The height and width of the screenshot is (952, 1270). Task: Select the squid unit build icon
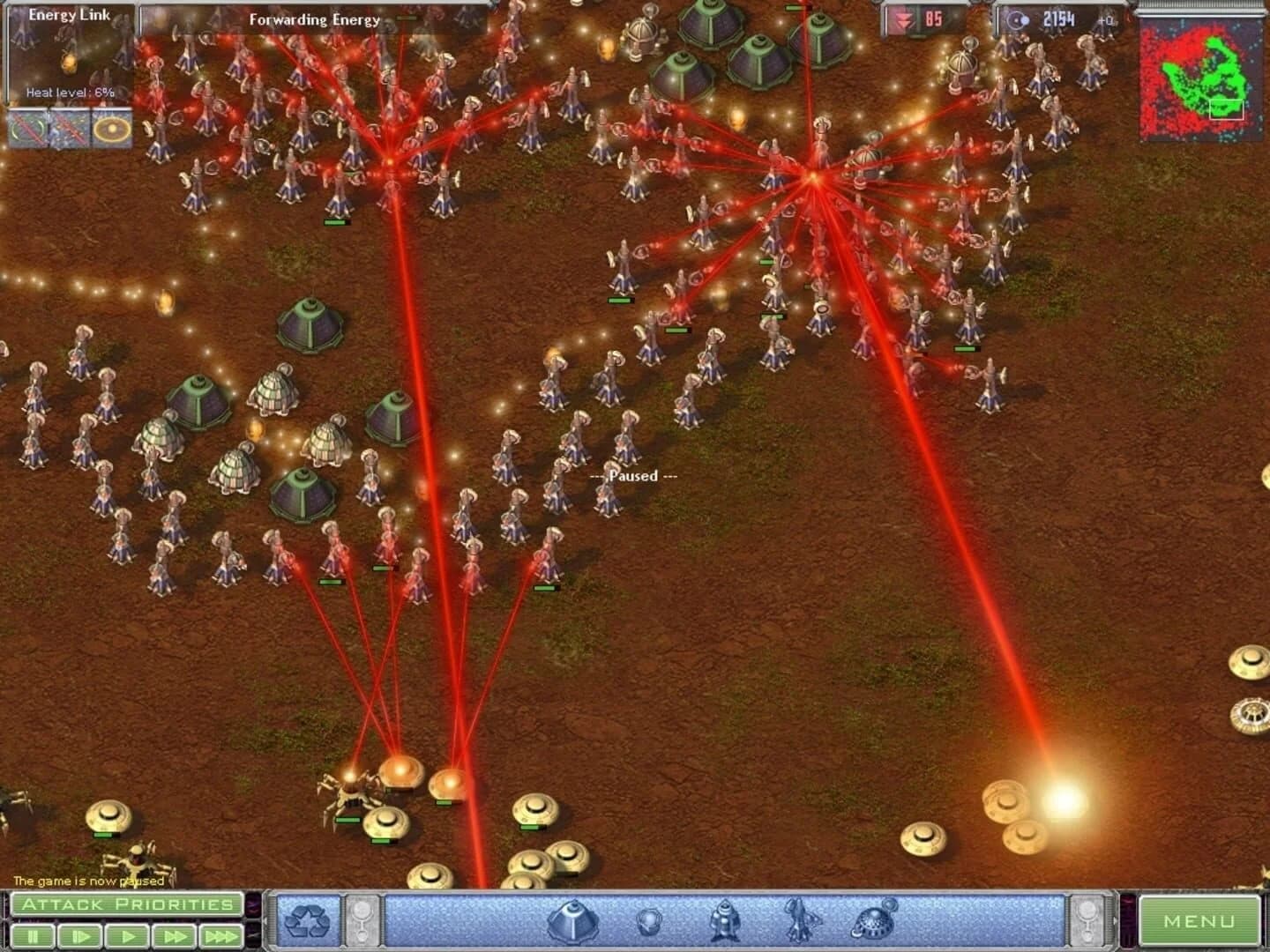coord(796,920)
